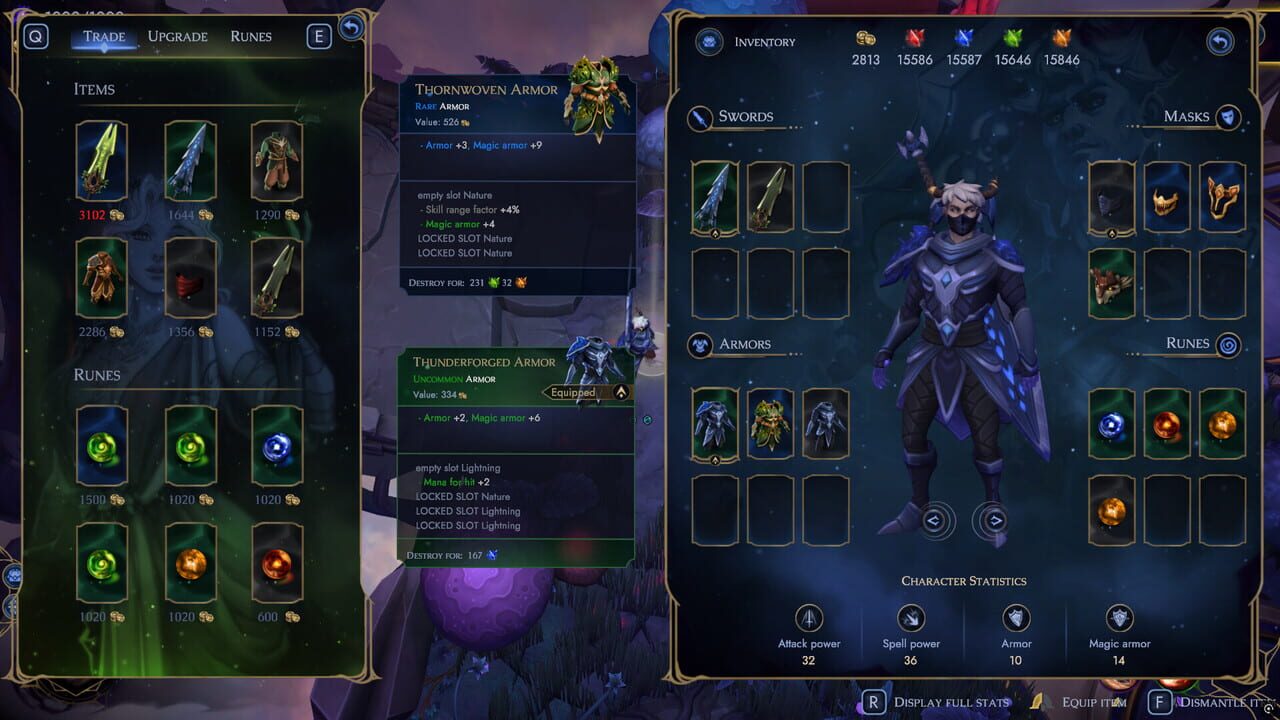
Task: Click the Inventory panel icon
Action: [709, 42]
